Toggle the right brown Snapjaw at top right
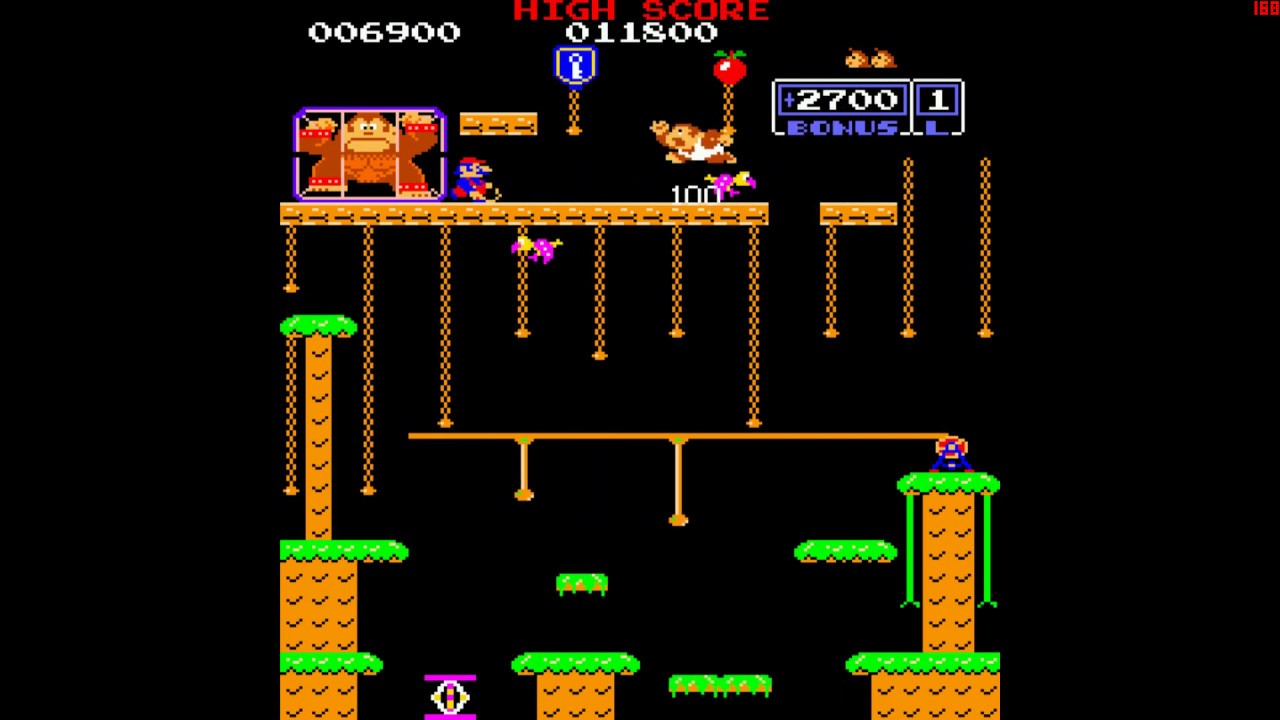This screenshot has width=1280, height=720. coord(882,58)
